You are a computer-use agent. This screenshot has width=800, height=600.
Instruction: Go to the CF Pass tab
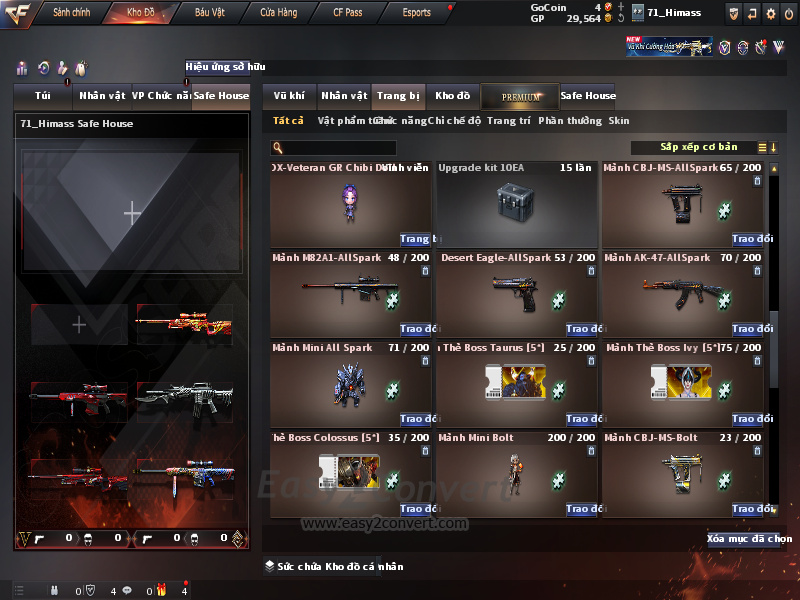[348, 13]
